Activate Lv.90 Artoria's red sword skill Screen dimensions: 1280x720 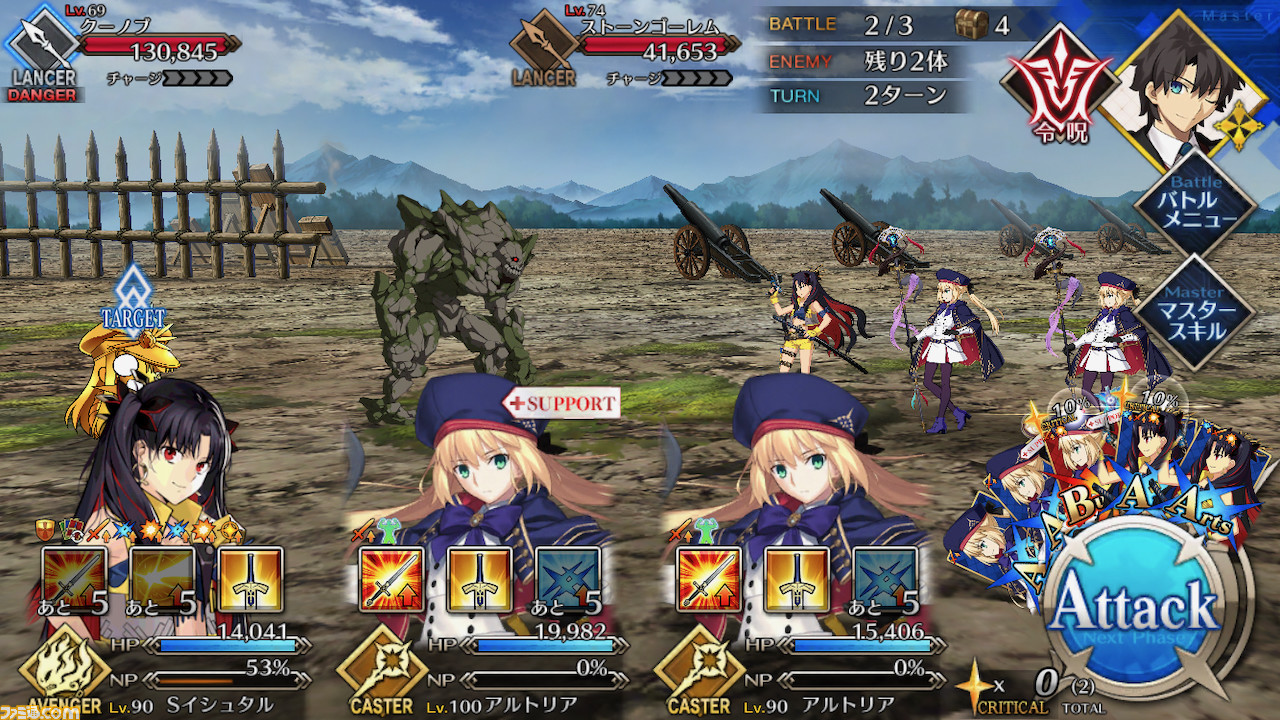coord(709,581)
